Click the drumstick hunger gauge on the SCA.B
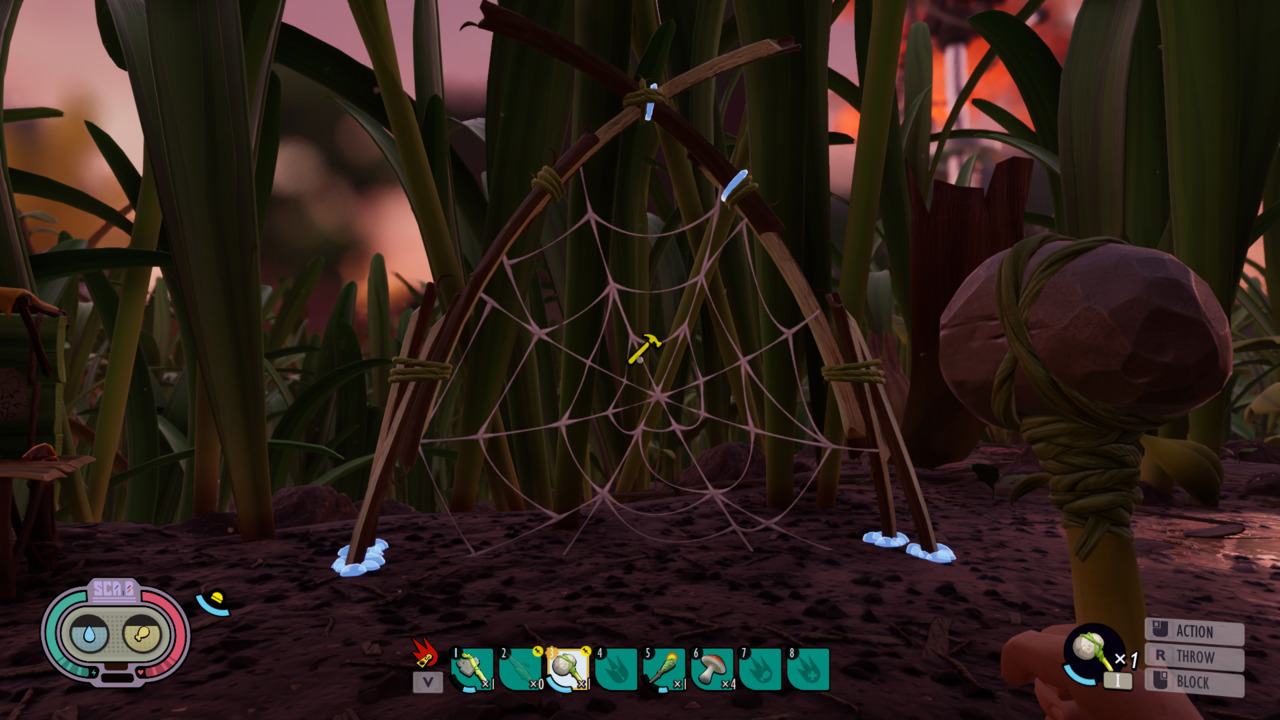 click(x=142, y=634)
